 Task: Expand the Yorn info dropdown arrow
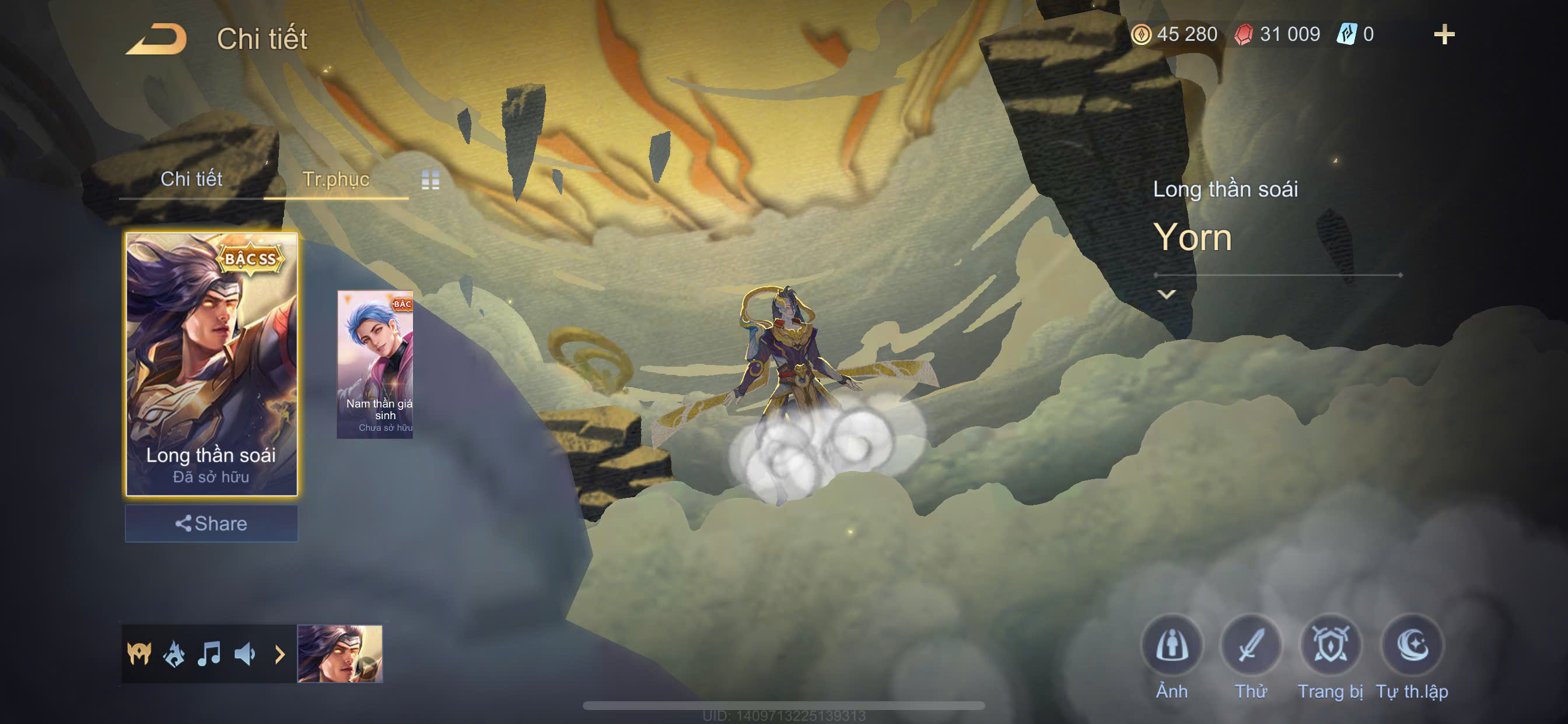1166,294
